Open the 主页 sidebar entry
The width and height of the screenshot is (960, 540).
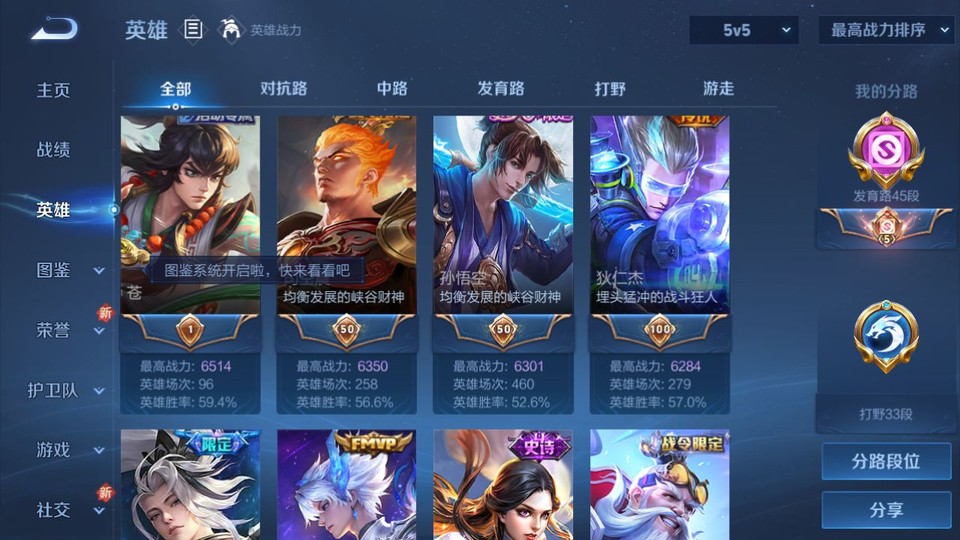click(x=54, y=90)
